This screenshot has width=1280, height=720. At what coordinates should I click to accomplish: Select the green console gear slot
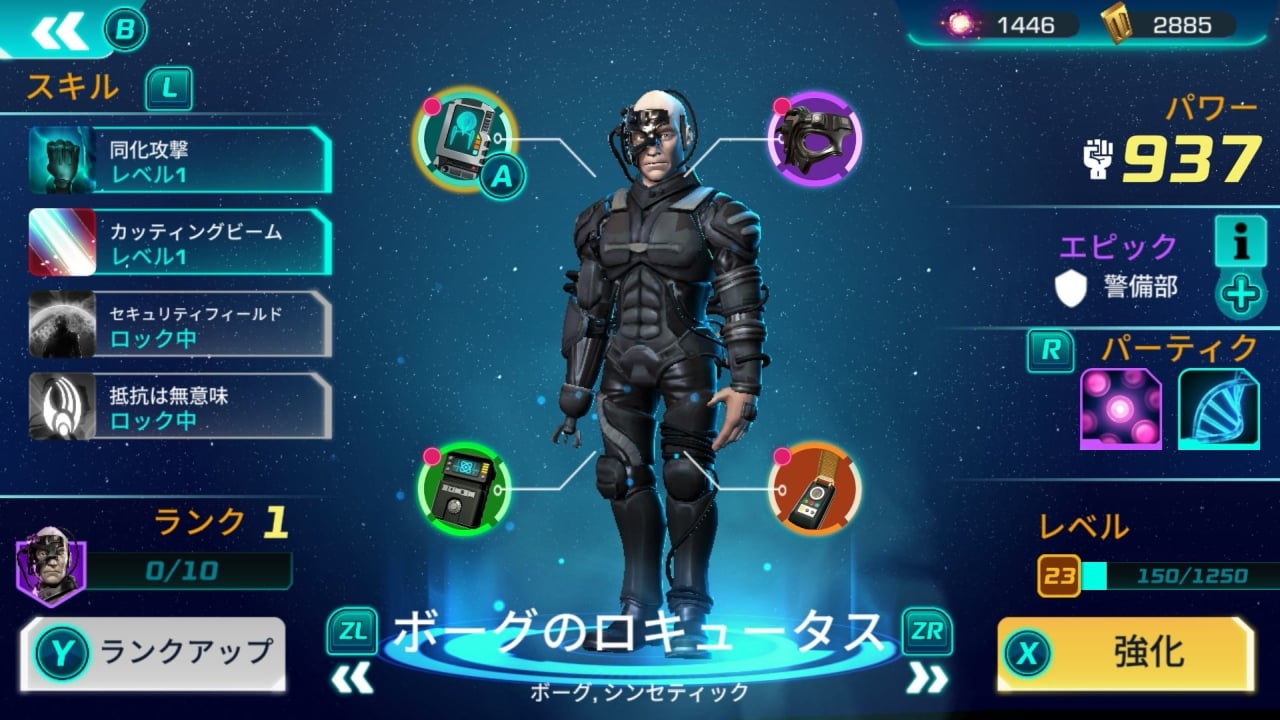(x=464, y=489)
